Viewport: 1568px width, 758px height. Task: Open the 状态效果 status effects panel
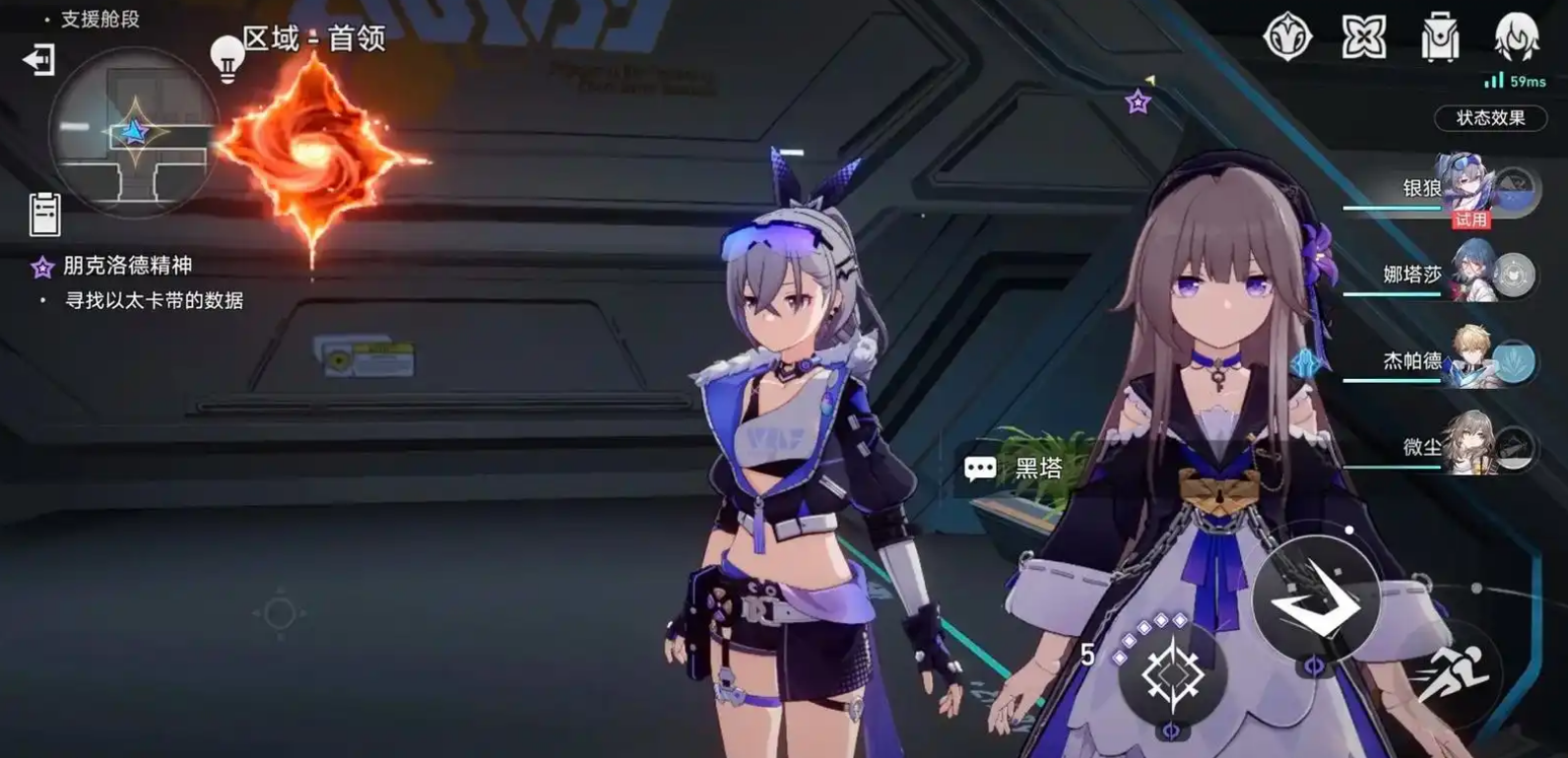pyautogui.click(x=1489, y=118)
